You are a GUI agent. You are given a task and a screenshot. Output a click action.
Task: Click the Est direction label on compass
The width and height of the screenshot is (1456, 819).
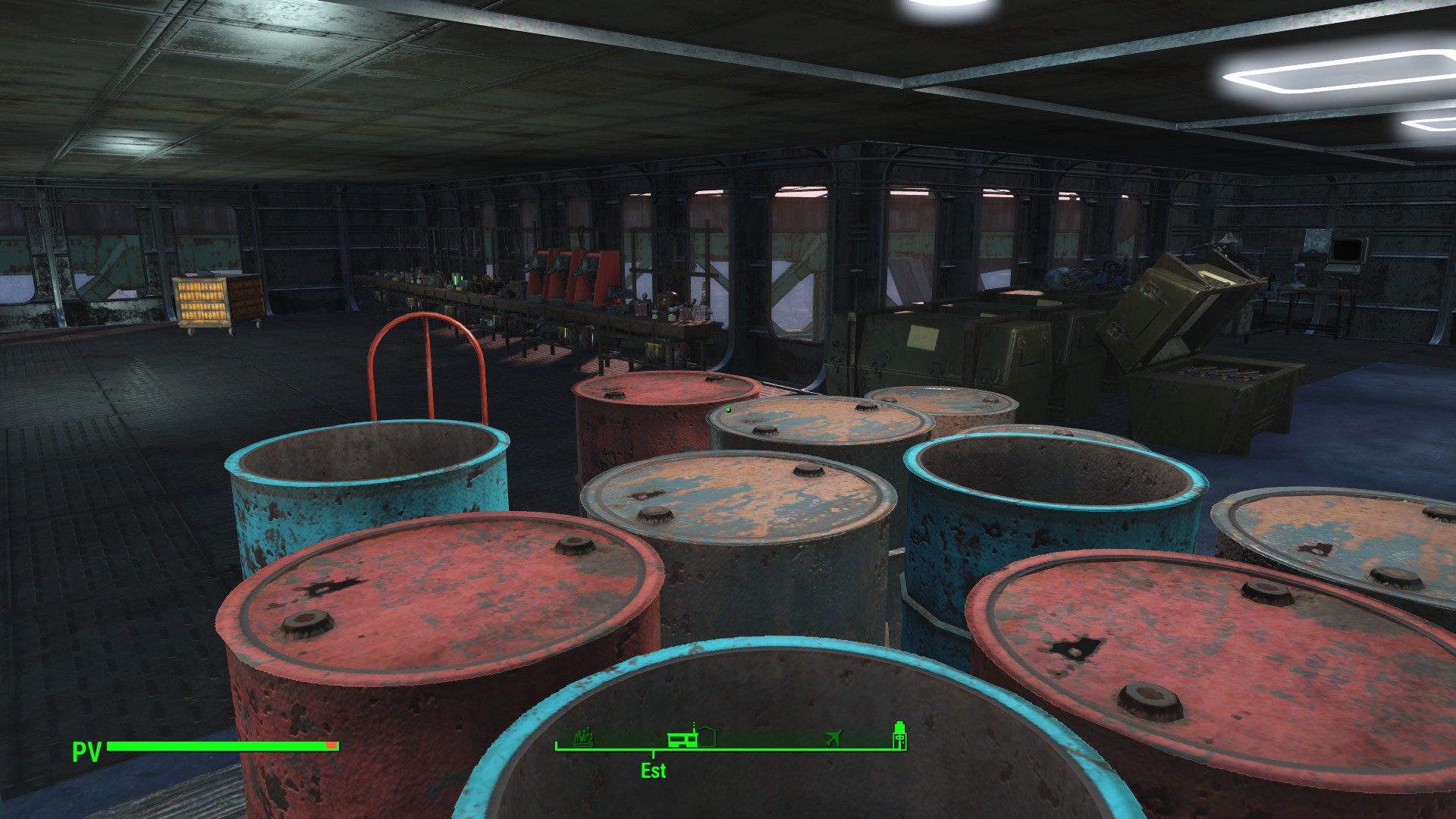tap(653, 770)
